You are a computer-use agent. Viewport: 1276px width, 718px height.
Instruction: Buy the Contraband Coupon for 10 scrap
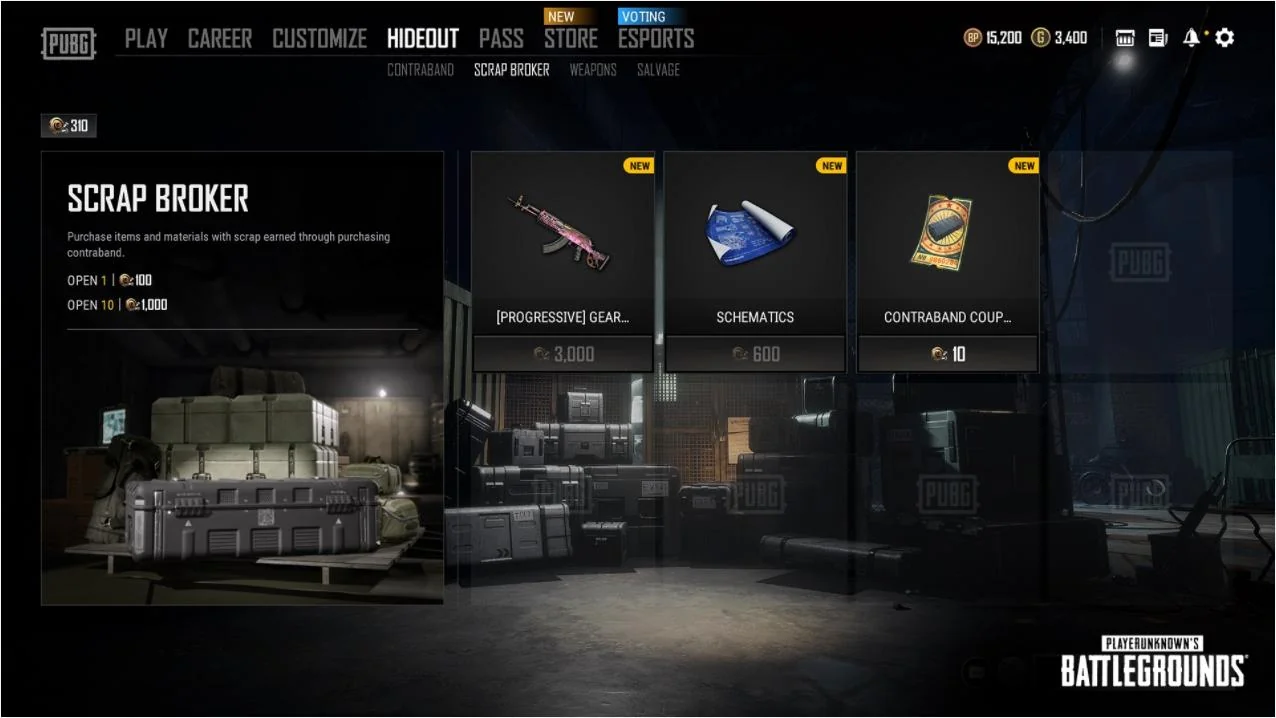[x=947, y=354]
